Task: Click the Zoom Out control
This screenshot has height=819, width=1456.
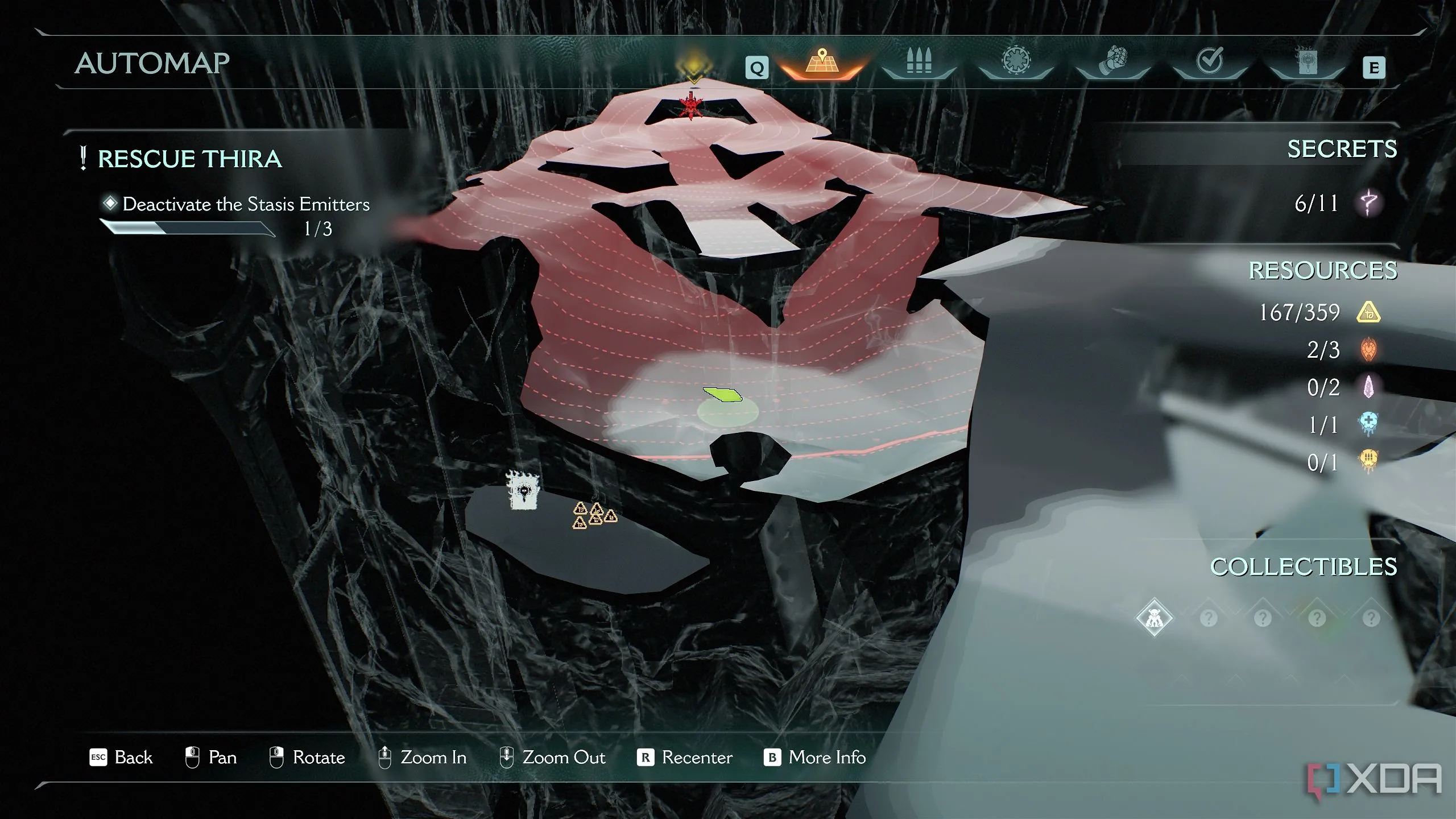Action: [x=552, y=758]
